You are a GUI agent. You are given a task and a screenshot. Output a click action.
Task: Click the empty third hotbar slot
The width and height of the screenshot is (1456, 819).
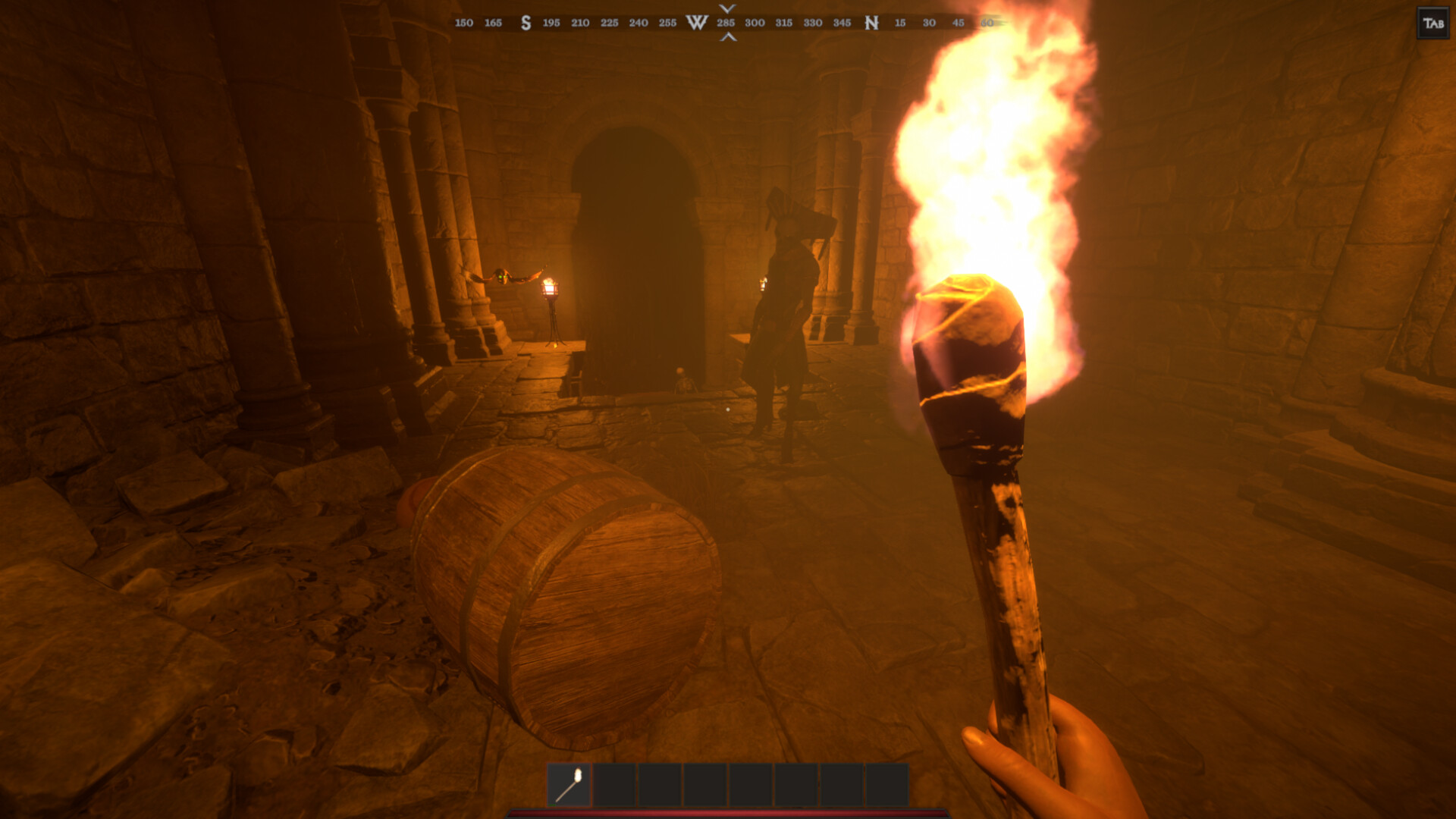pos(661,783)
